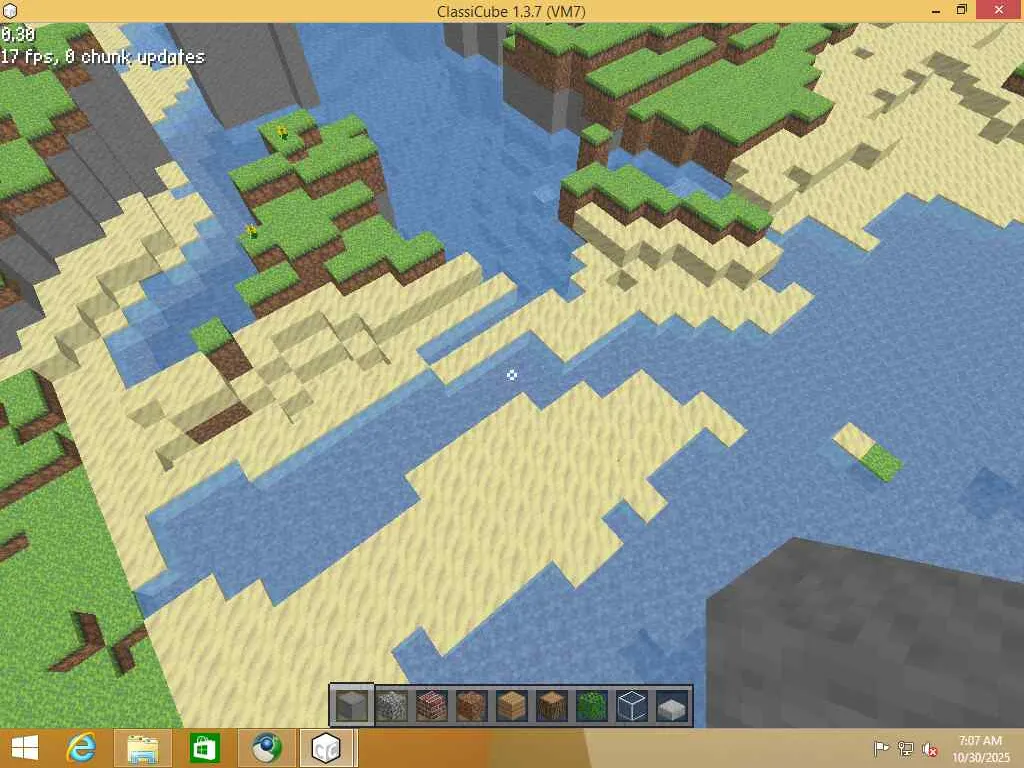Viewport: 1024px width, 768px height.
Task: Select the stone block hotbar slot
Action: click(x=352, y=706)
